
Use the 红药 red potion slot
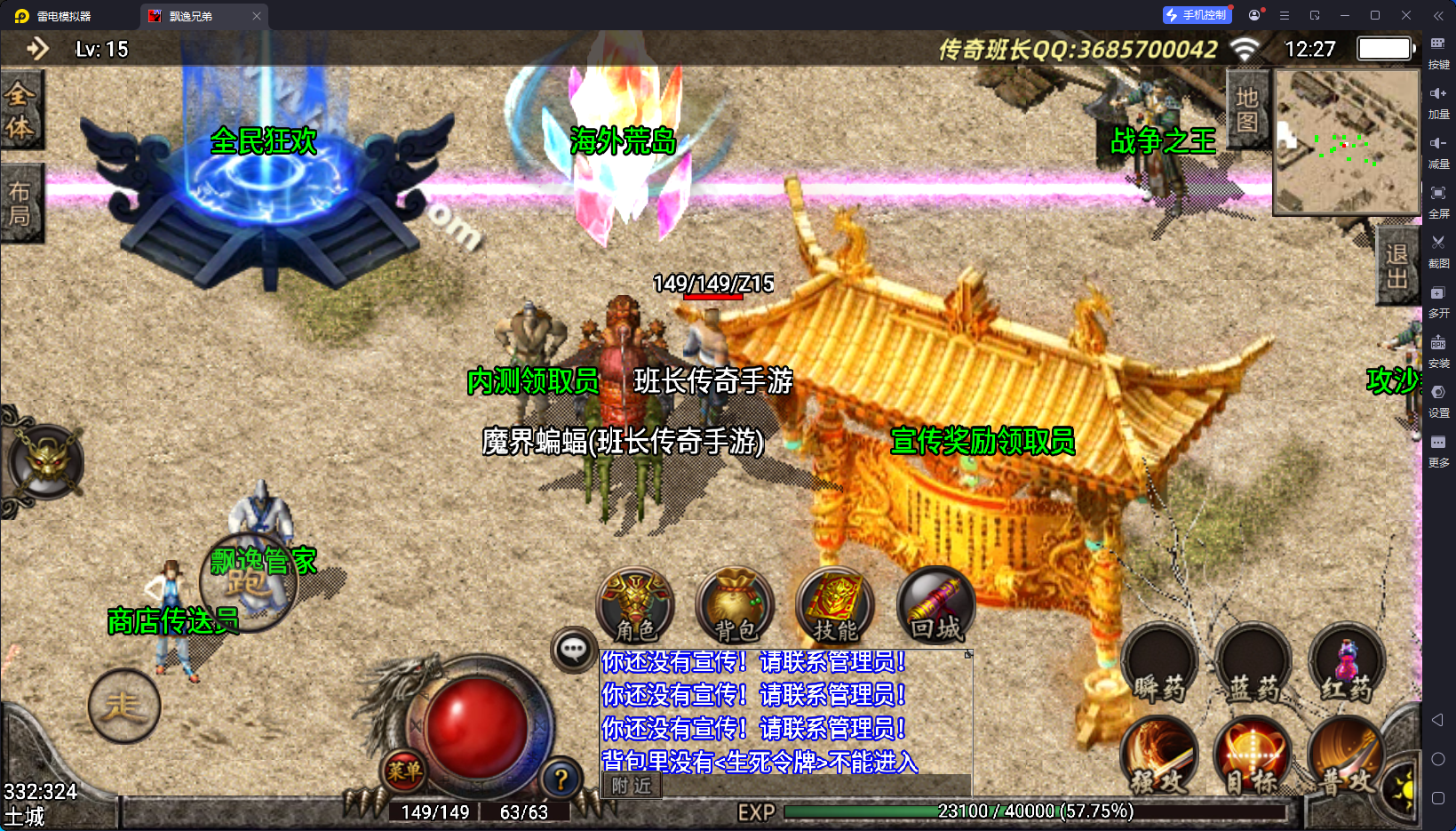click(1347, 665)
